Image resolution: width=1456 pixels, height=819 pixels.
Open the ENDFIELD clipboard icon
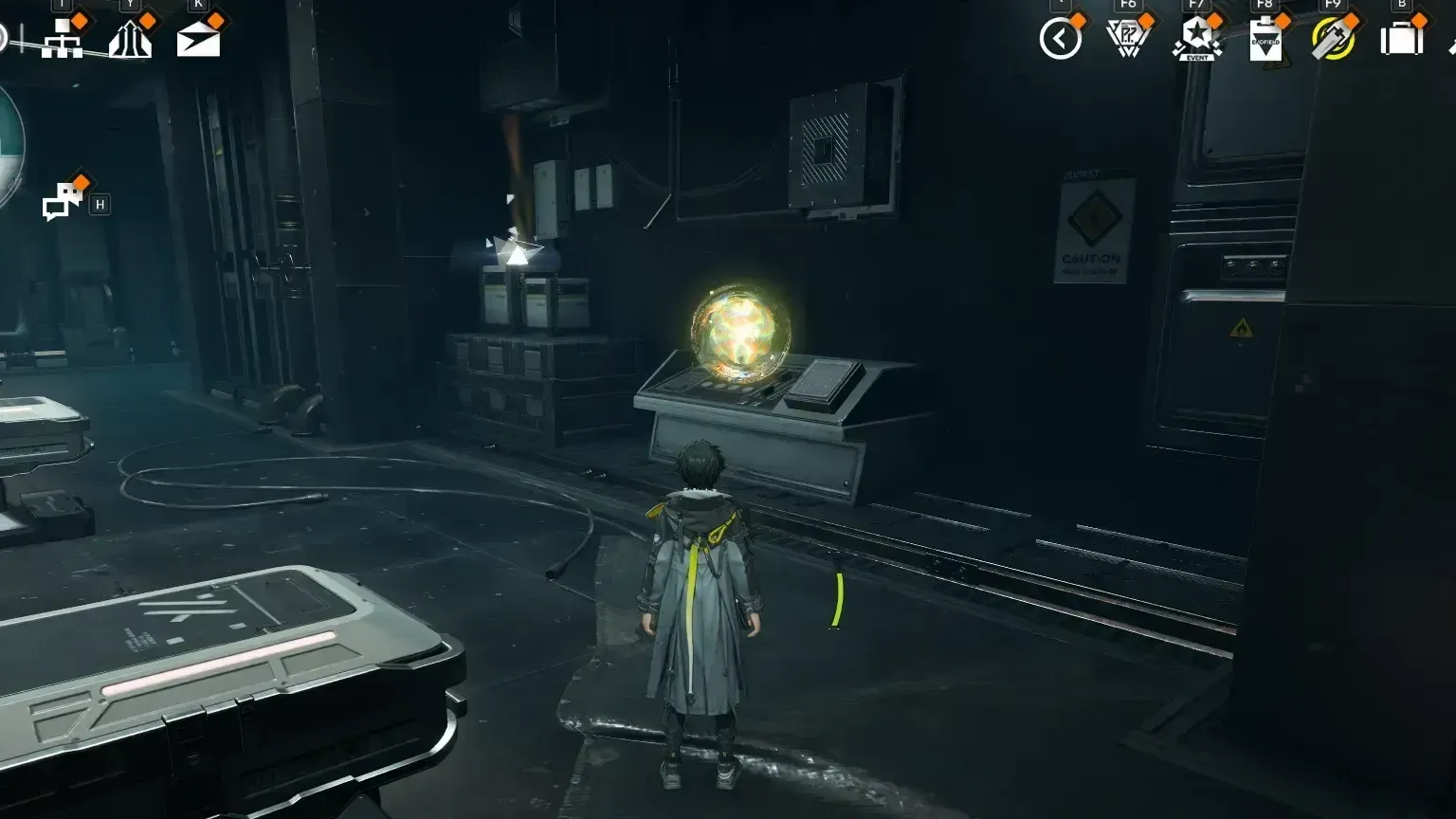(x=1265, y=40)
